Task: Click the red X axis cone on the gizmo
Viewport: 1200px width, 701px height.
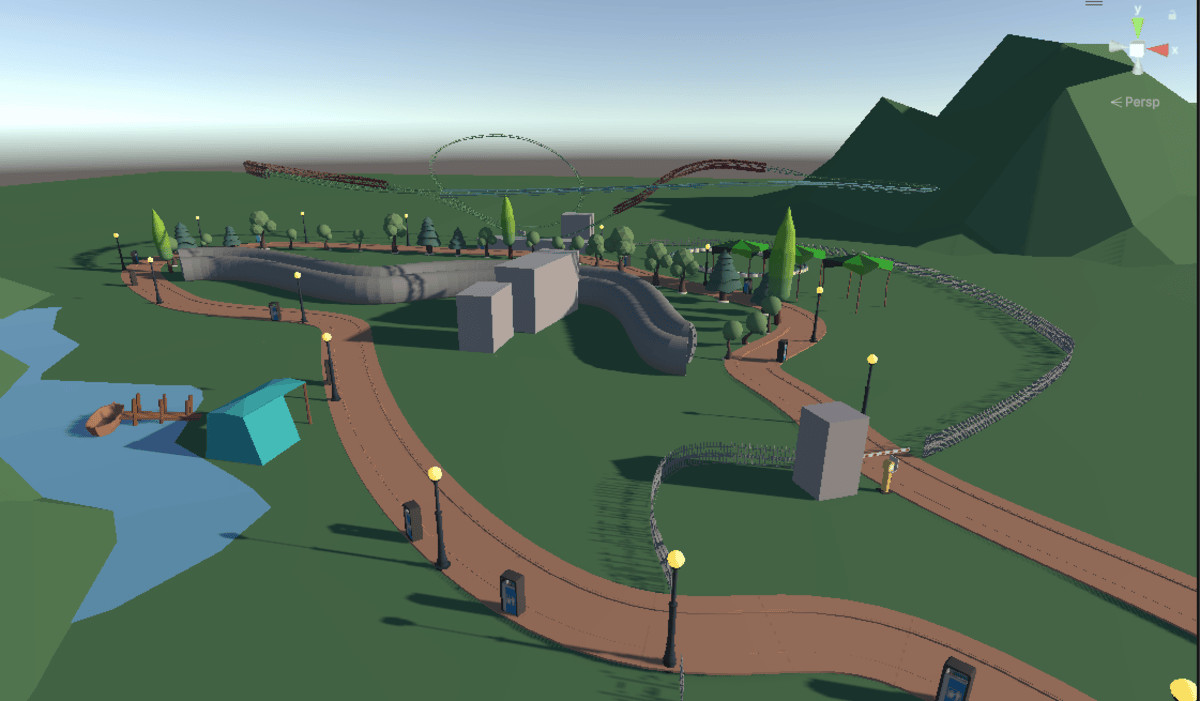Action: (1158, 50)
